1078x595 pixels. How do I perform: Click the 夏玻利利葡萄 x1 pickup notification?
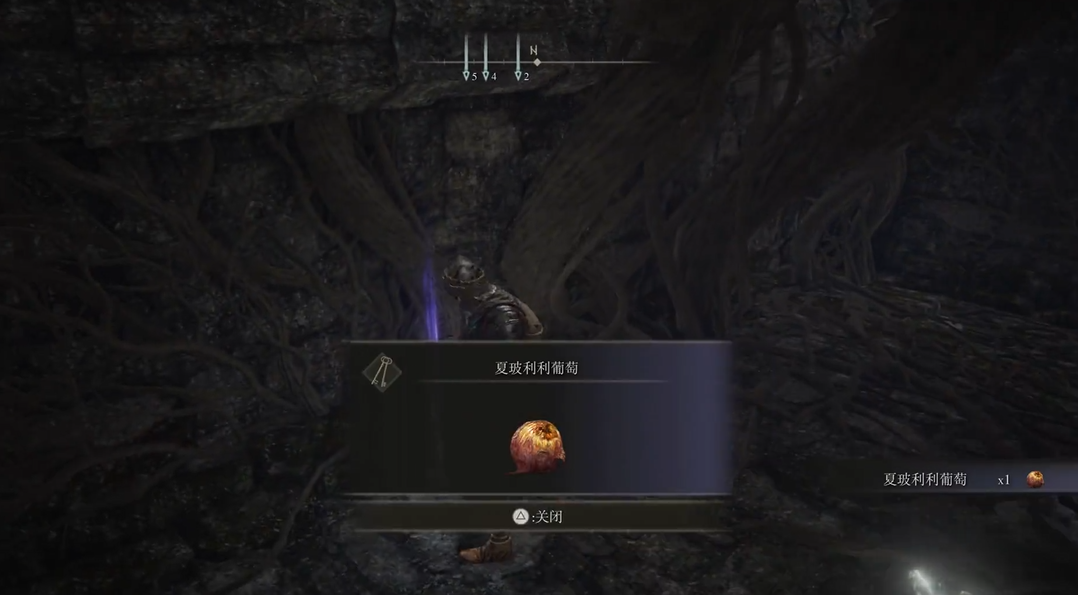[962, 479]
